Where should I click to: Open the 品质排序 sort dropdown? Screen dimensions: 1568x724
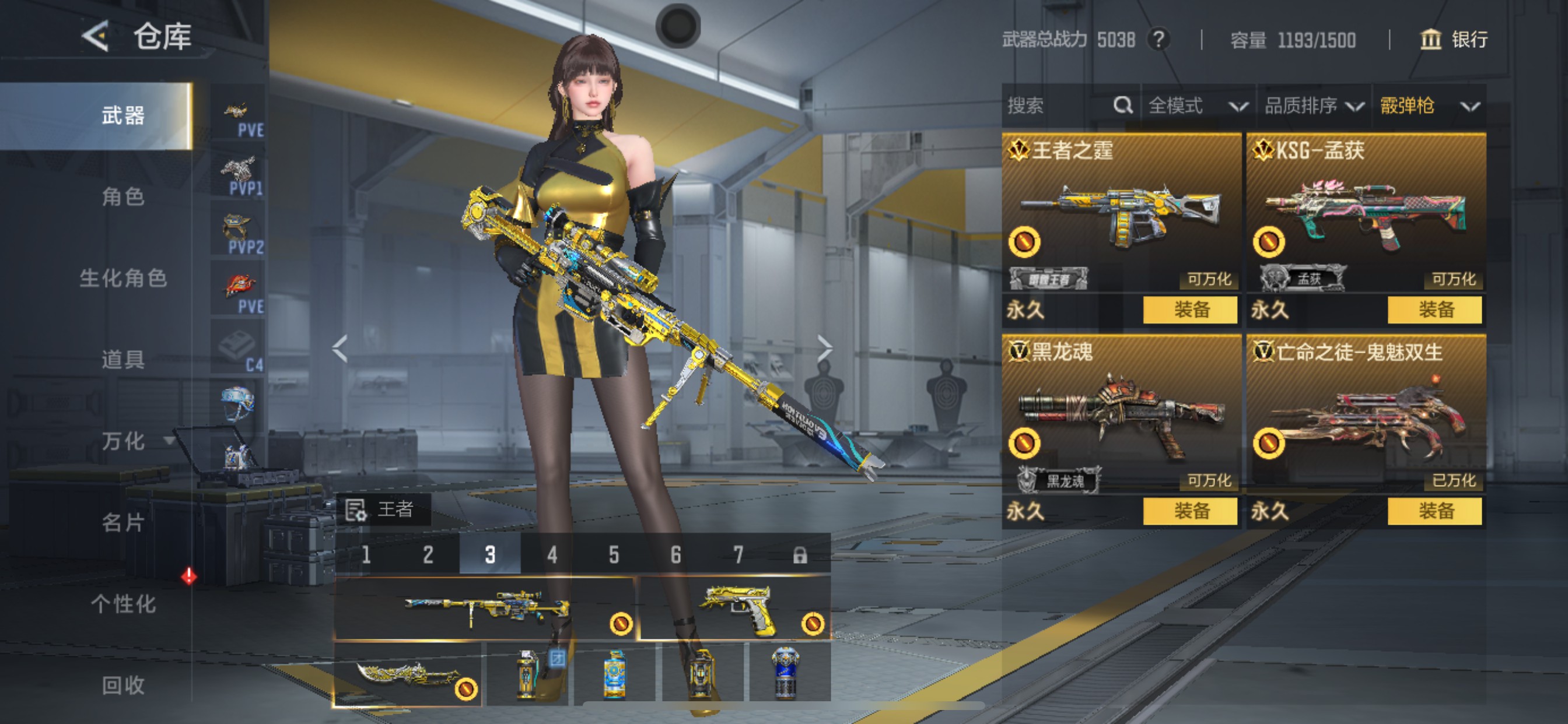pos(1314,106)
